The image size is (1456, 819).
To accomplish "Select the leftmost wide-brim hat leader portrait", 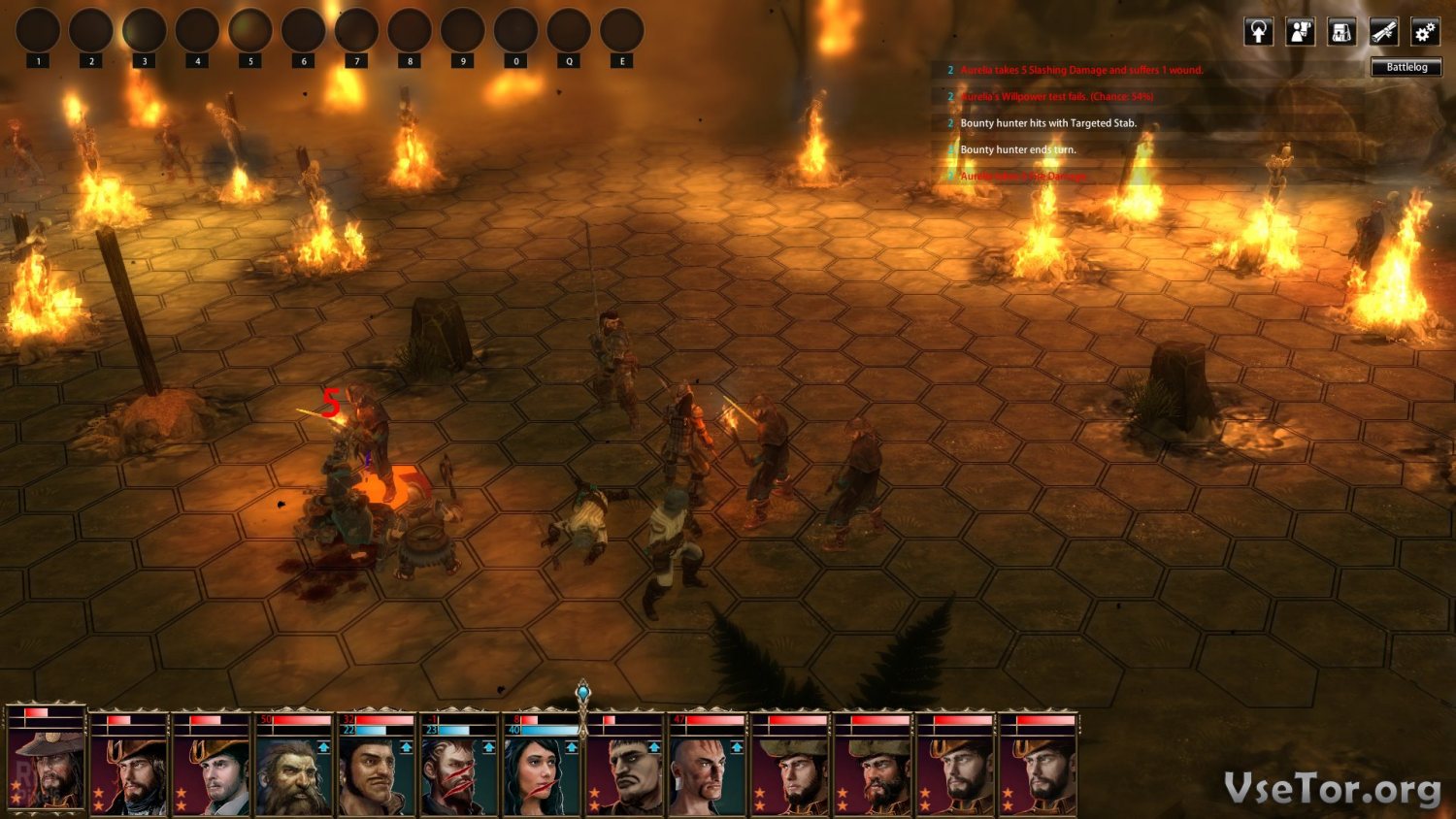I will point(46,769).
